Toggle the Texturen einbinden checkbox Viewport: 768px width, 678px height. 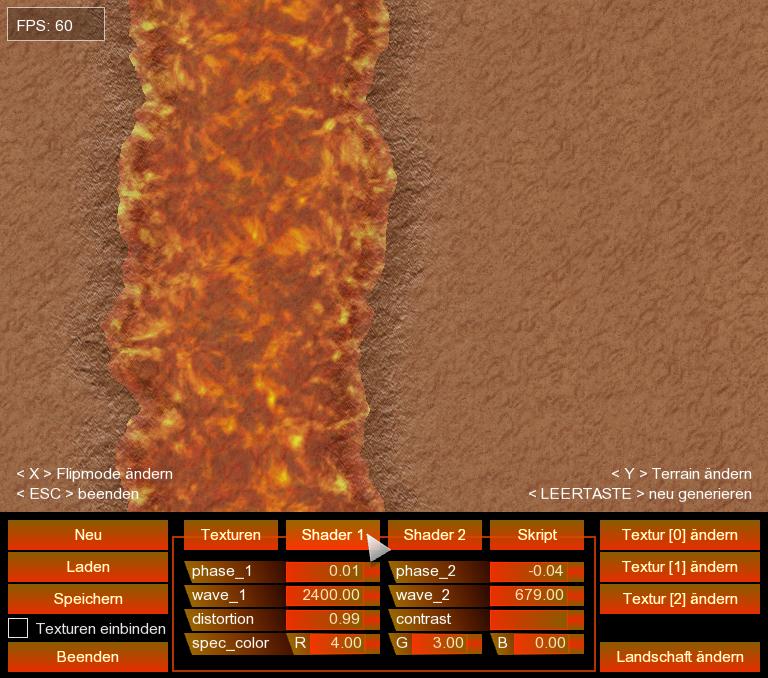pos(18,629)
